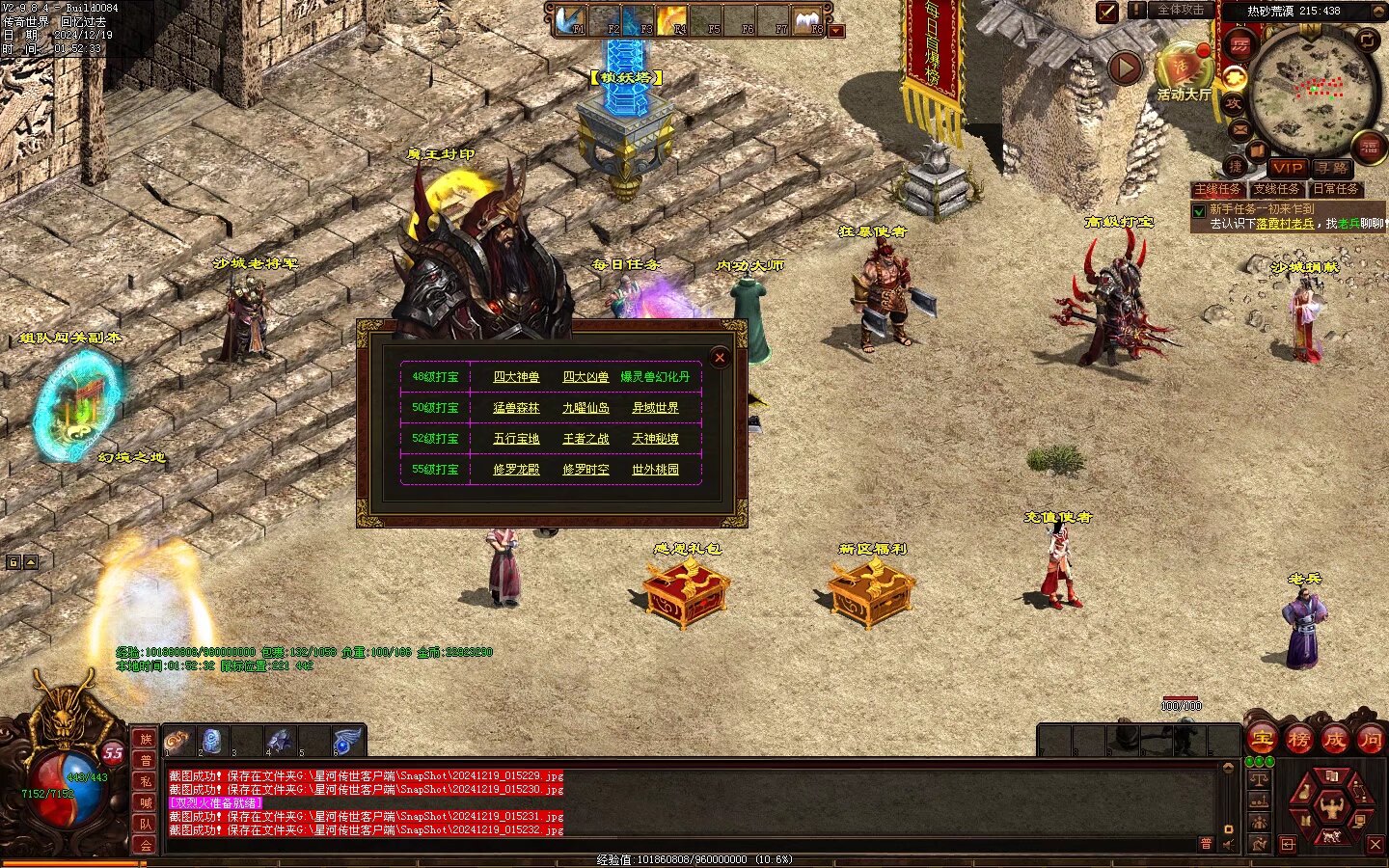This screenshot has height=868, width=1389.
Task: Select the F1 sword skill slot
Action: coord(572,20)
